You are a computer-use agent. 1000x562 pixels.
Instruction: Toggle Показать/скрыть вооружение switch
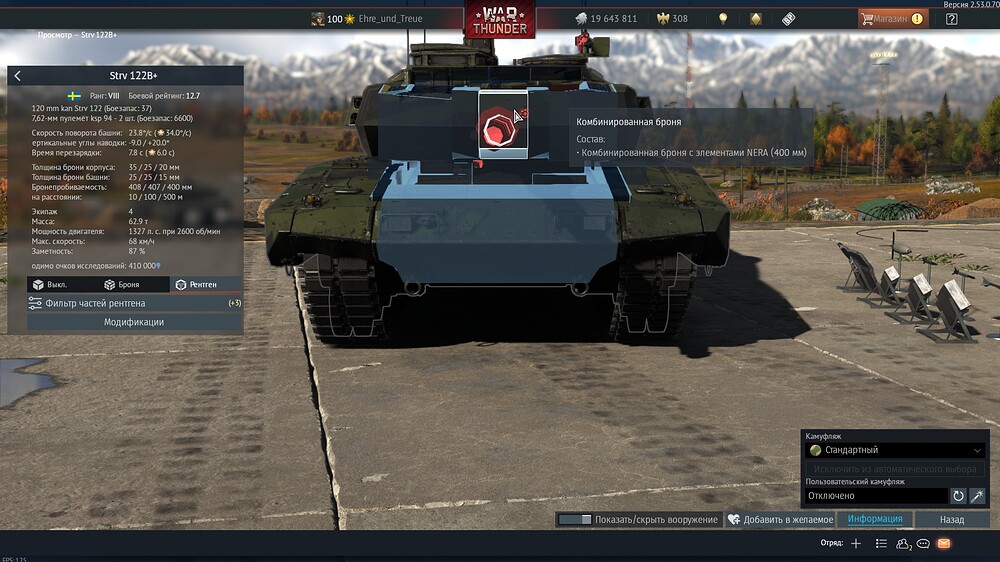(x=575, y=520)
